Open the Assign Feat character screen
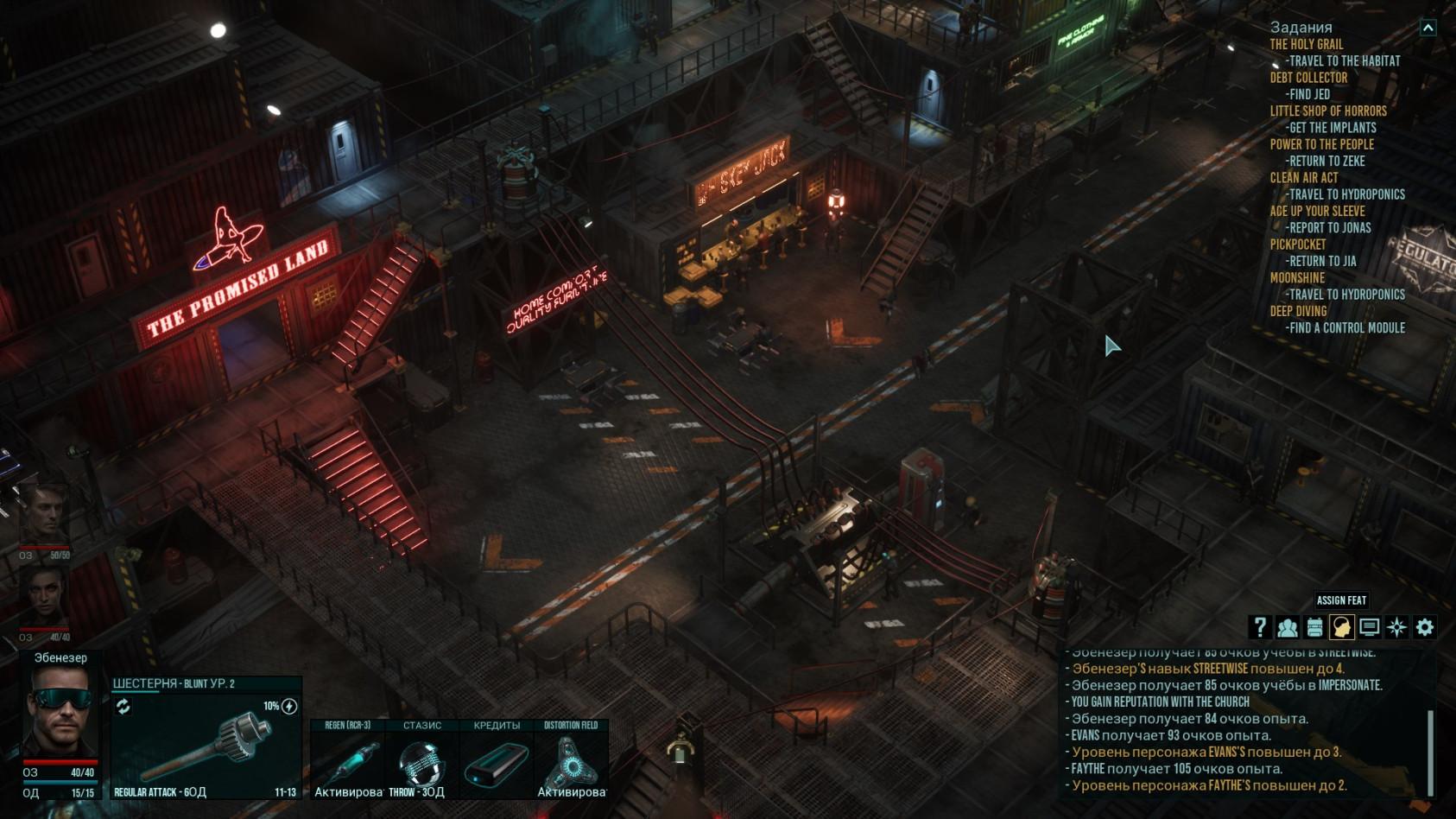The image size is (1456, 819). click(1342, 627)
